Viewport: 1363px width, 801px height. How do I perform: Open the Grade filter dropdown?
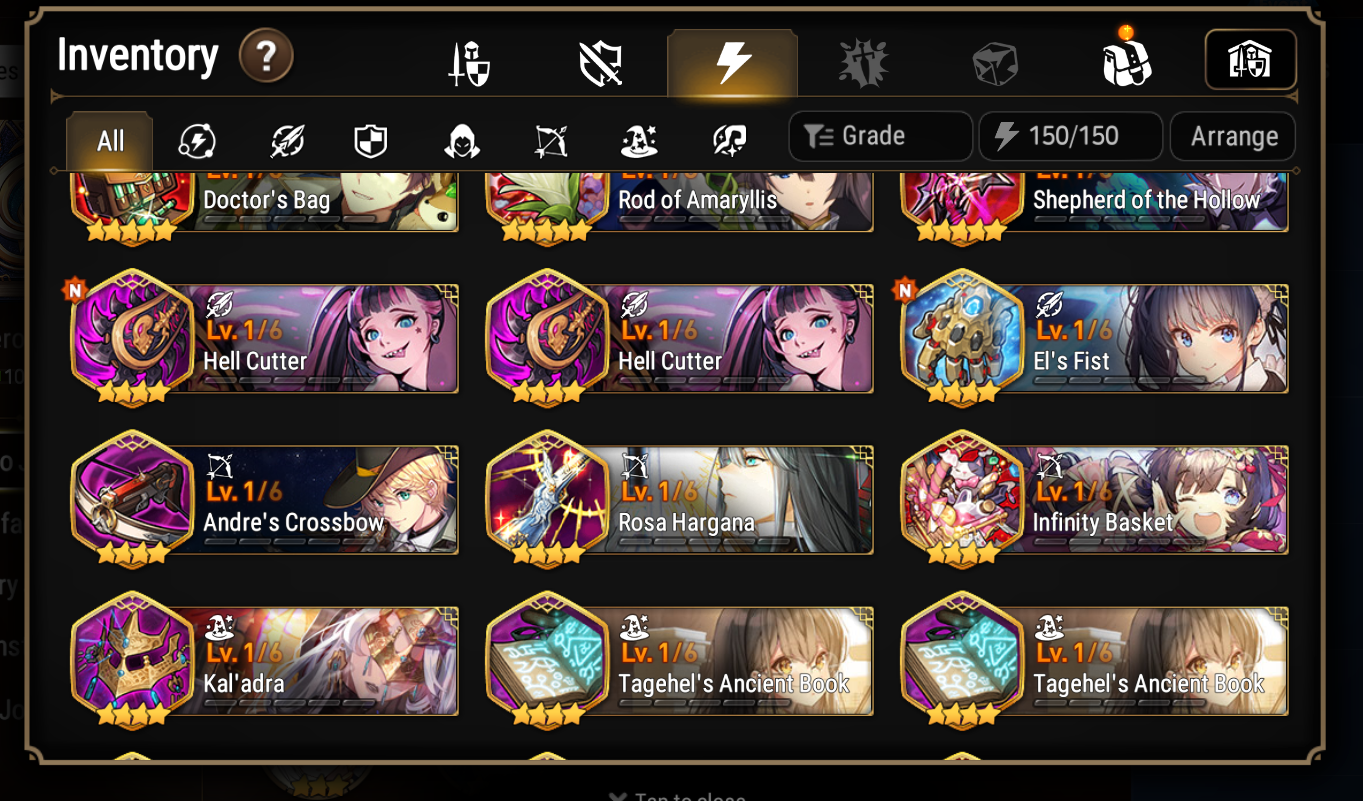tap(879, 136)
